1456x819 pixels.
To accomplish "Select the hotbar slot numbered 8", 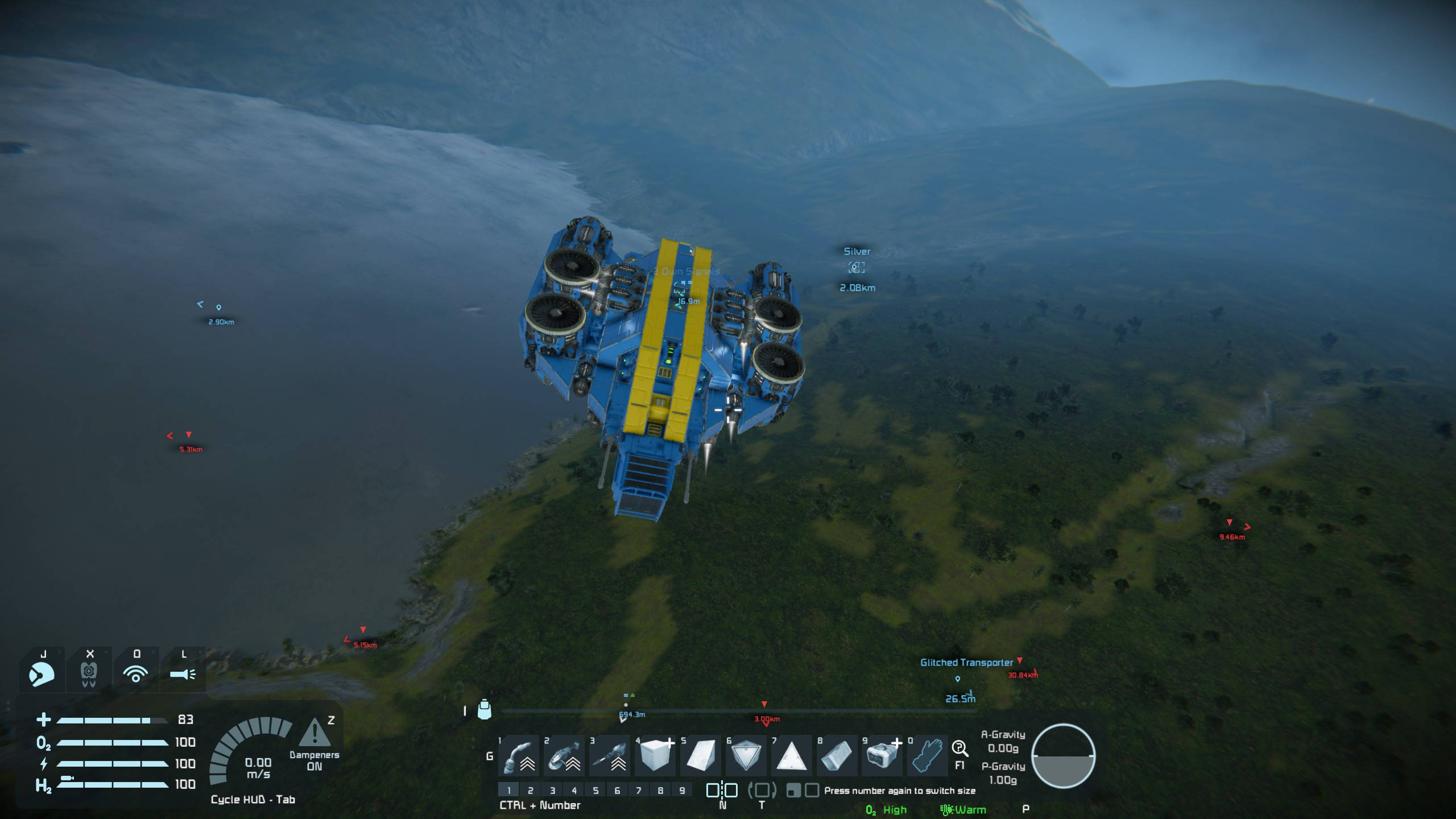I will click(837, 756).
